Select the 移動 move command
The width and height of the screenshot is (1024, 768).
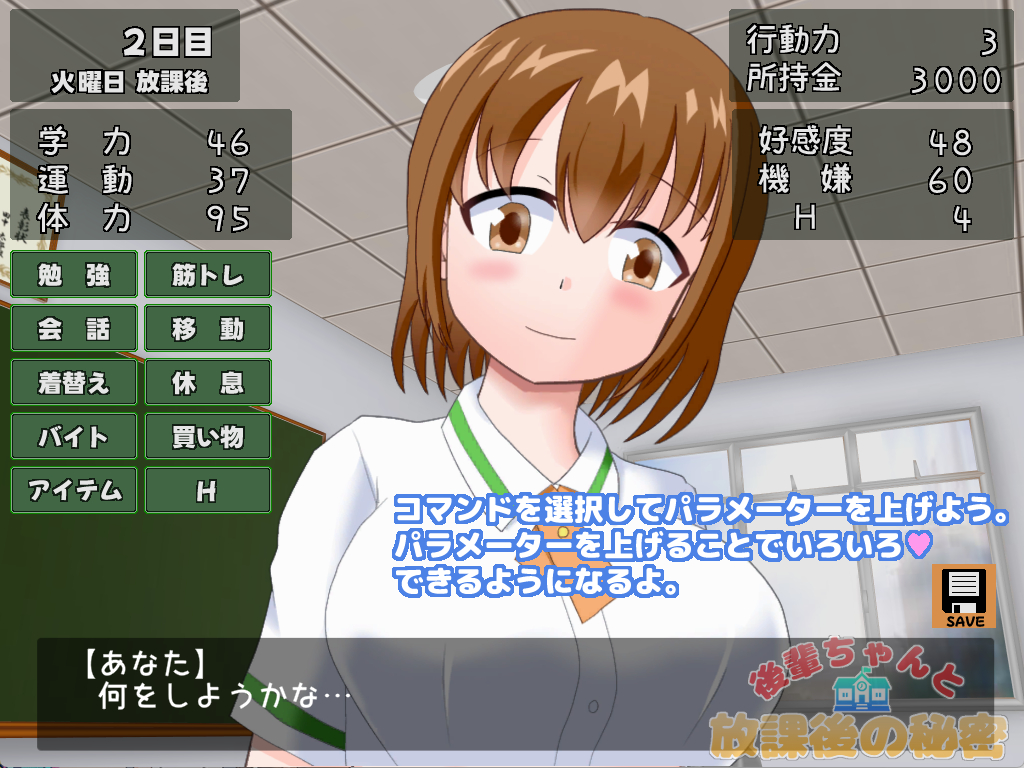208,329
